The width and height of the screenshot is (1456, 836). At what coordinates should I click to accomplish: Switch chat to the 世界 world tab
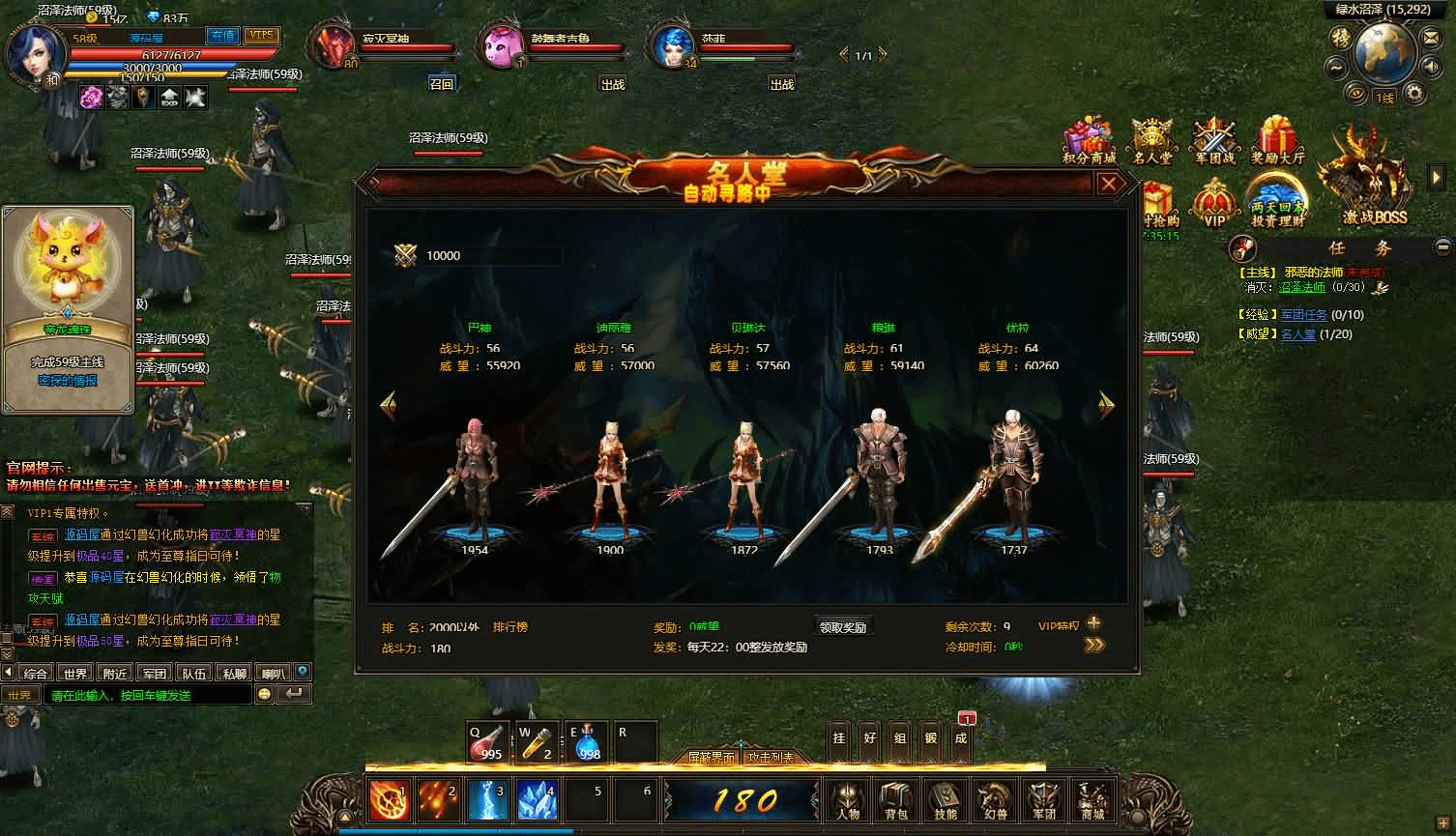[74, 674]
